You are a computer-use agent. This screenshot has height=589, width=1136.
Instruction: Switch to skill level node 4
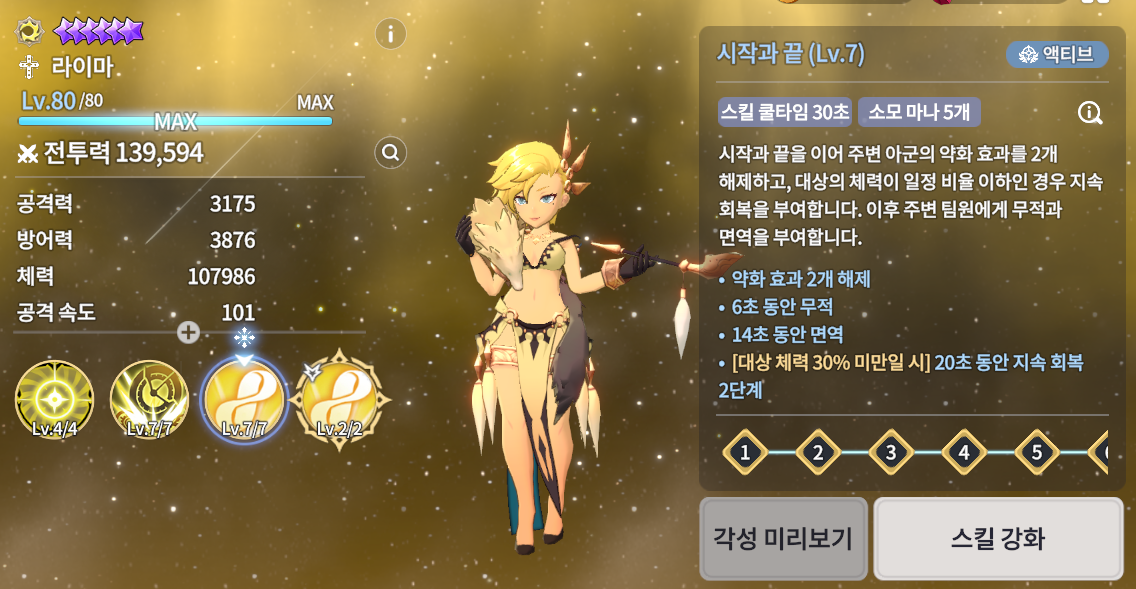click(x=964, y=453)
